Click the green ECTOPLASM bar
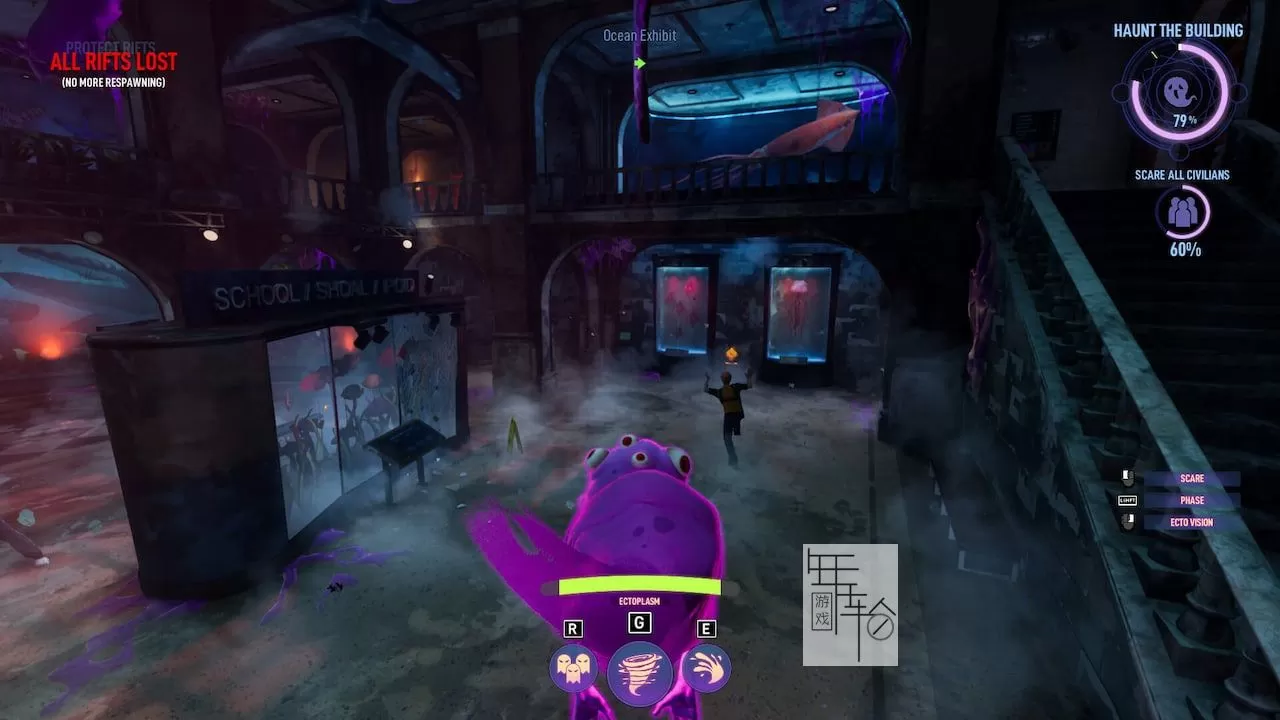The height and width of the screenshot is (720, 1280). click(639, 585)
